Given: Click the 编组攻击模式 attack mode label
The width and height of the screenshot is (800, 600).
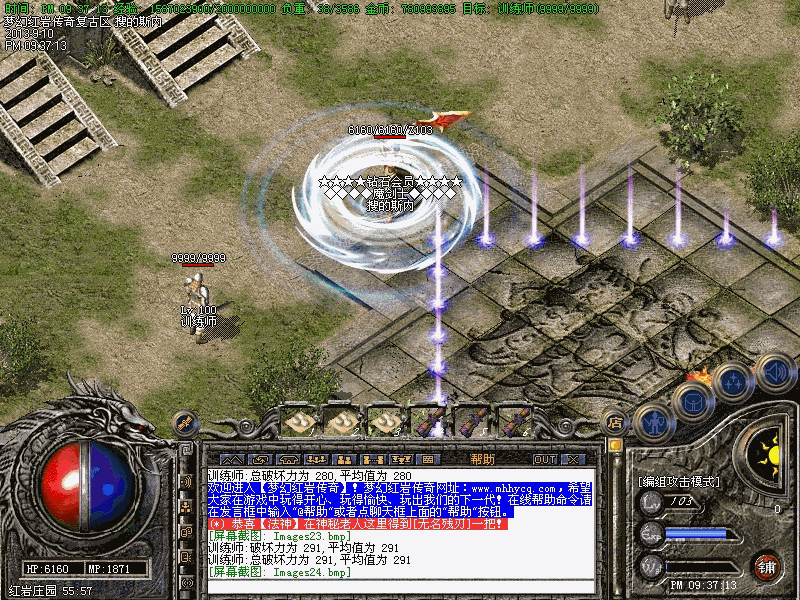Looking at the screenshot, I should coord(679,481).
